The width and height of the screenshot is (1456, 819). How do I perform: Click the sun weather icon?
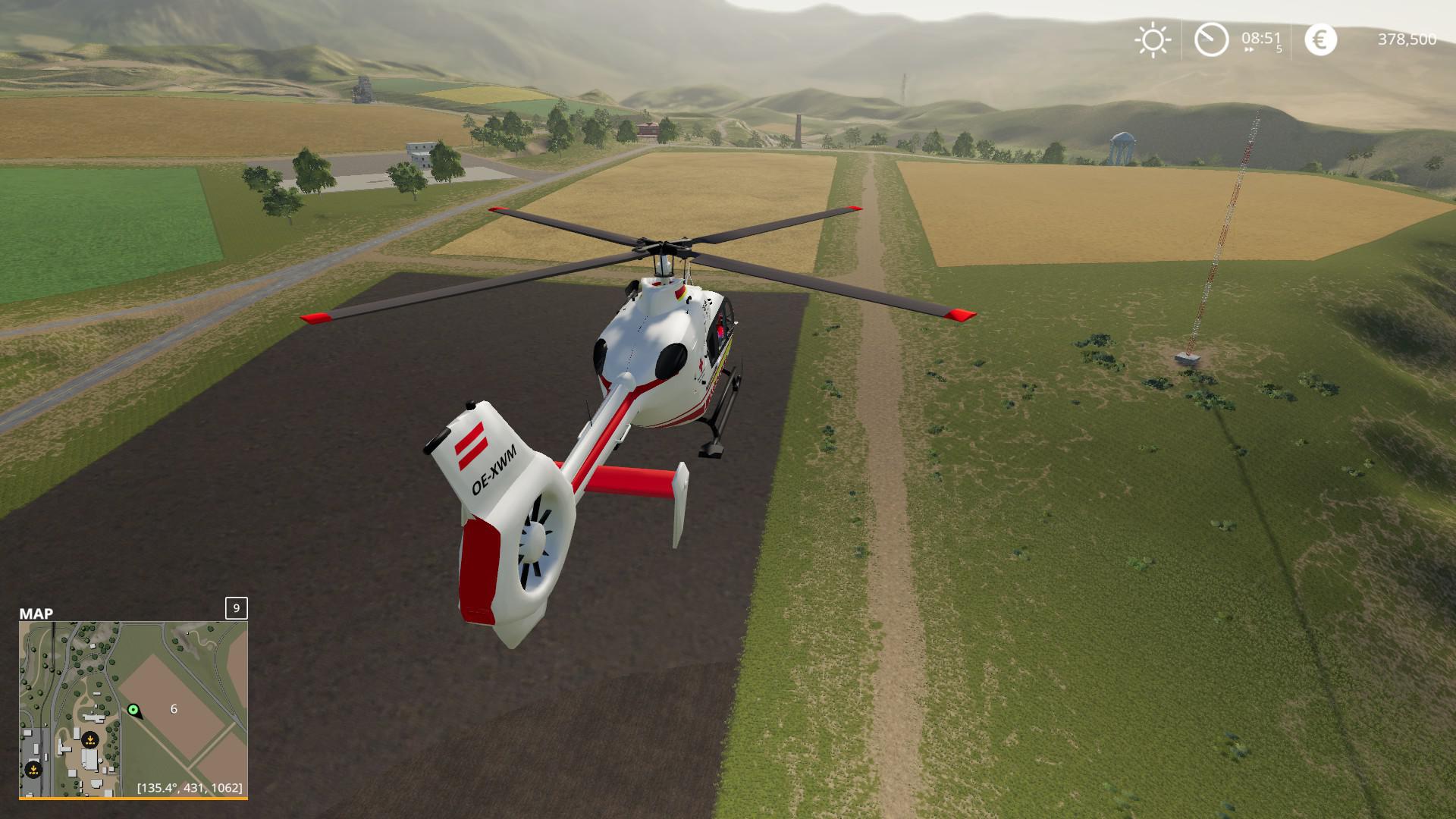tap(1152, 39)
